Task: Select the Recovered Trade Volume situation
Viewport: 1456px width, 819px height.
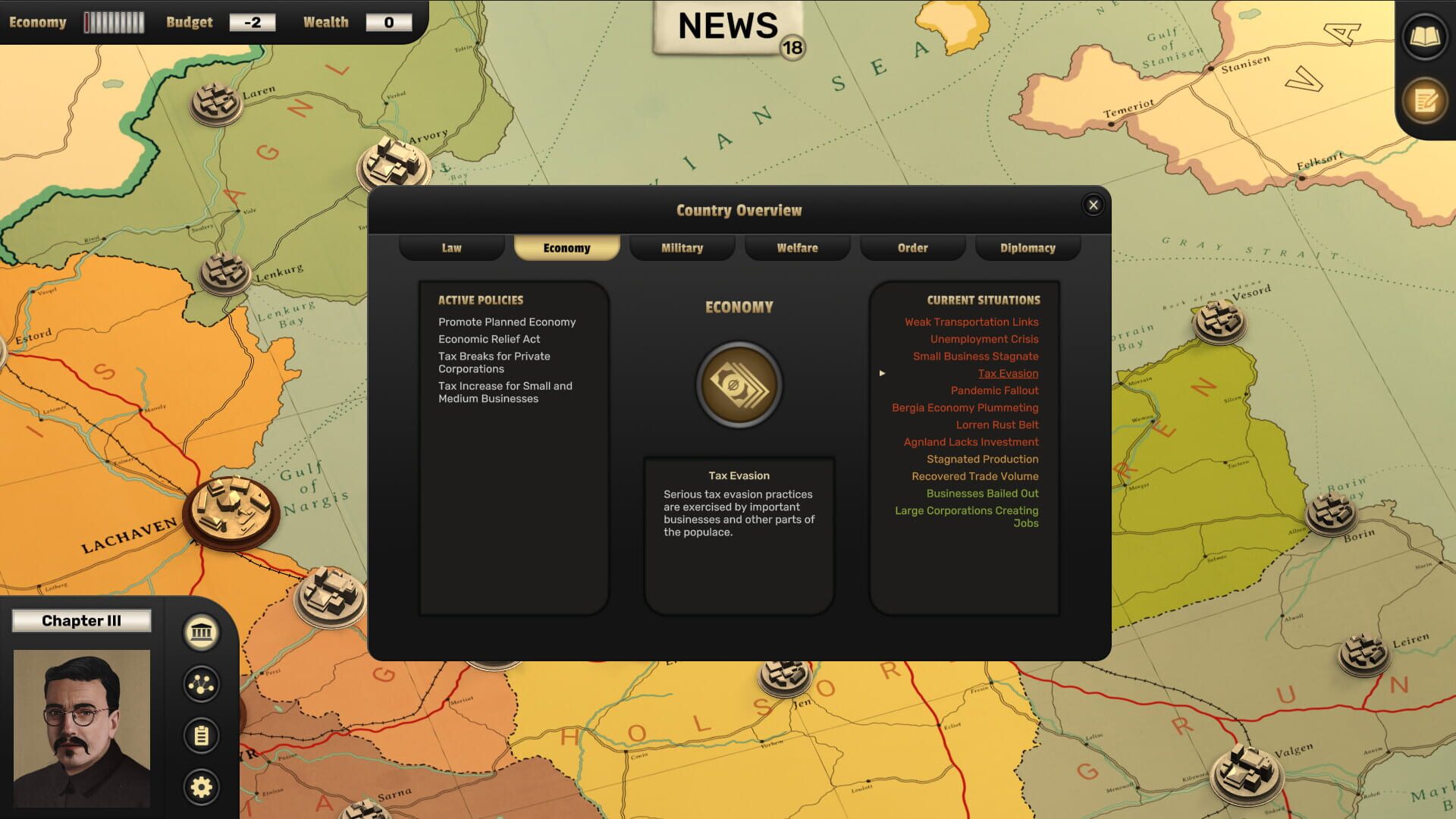Action: 974,476
